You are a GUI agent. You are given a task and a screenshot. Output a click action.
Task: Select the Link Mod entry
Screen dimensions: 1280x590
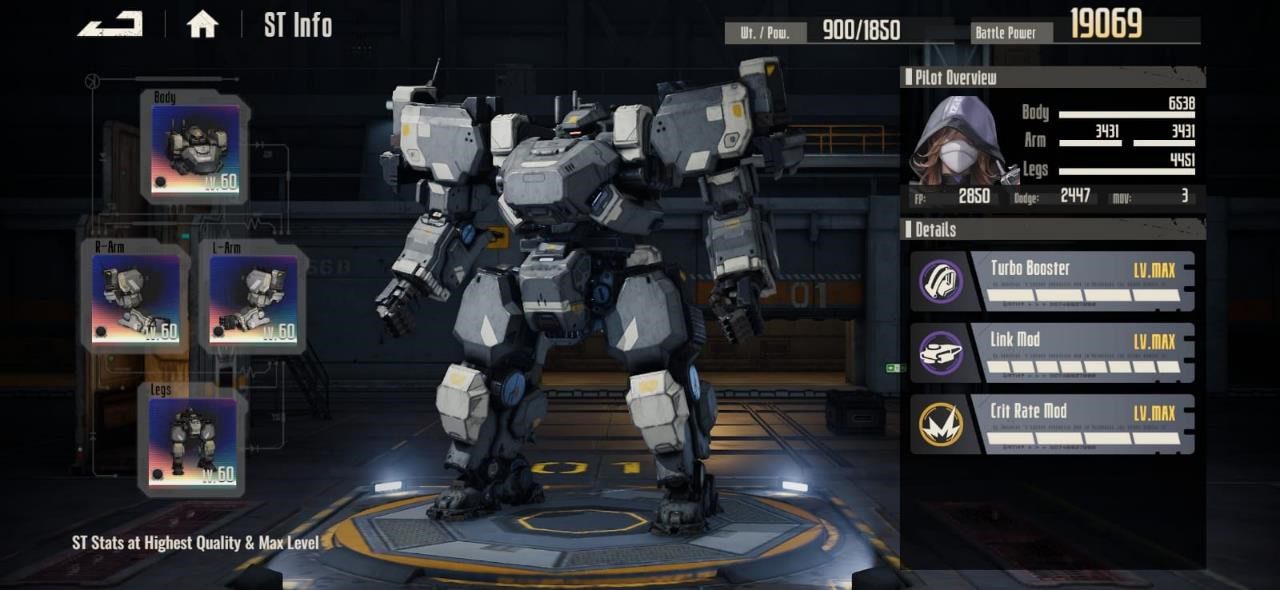[1052, 353]
